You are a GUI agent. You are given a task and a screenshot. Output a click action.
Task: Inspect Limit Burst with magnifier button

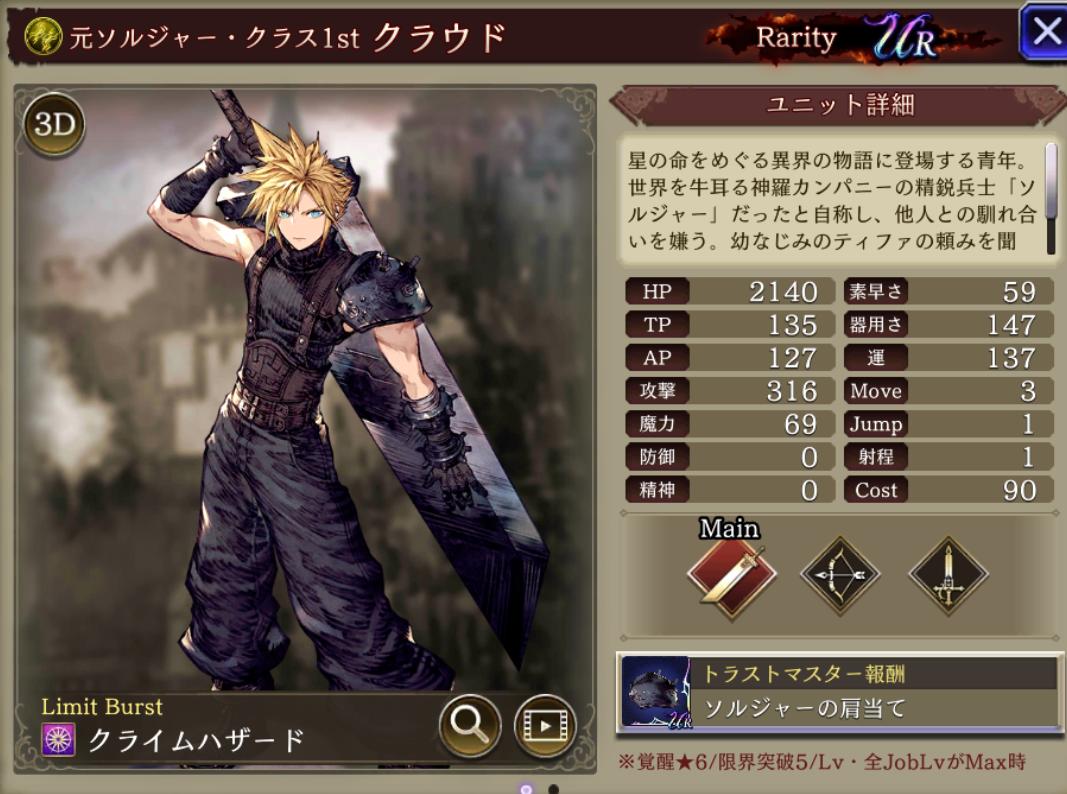click(470, 725)
